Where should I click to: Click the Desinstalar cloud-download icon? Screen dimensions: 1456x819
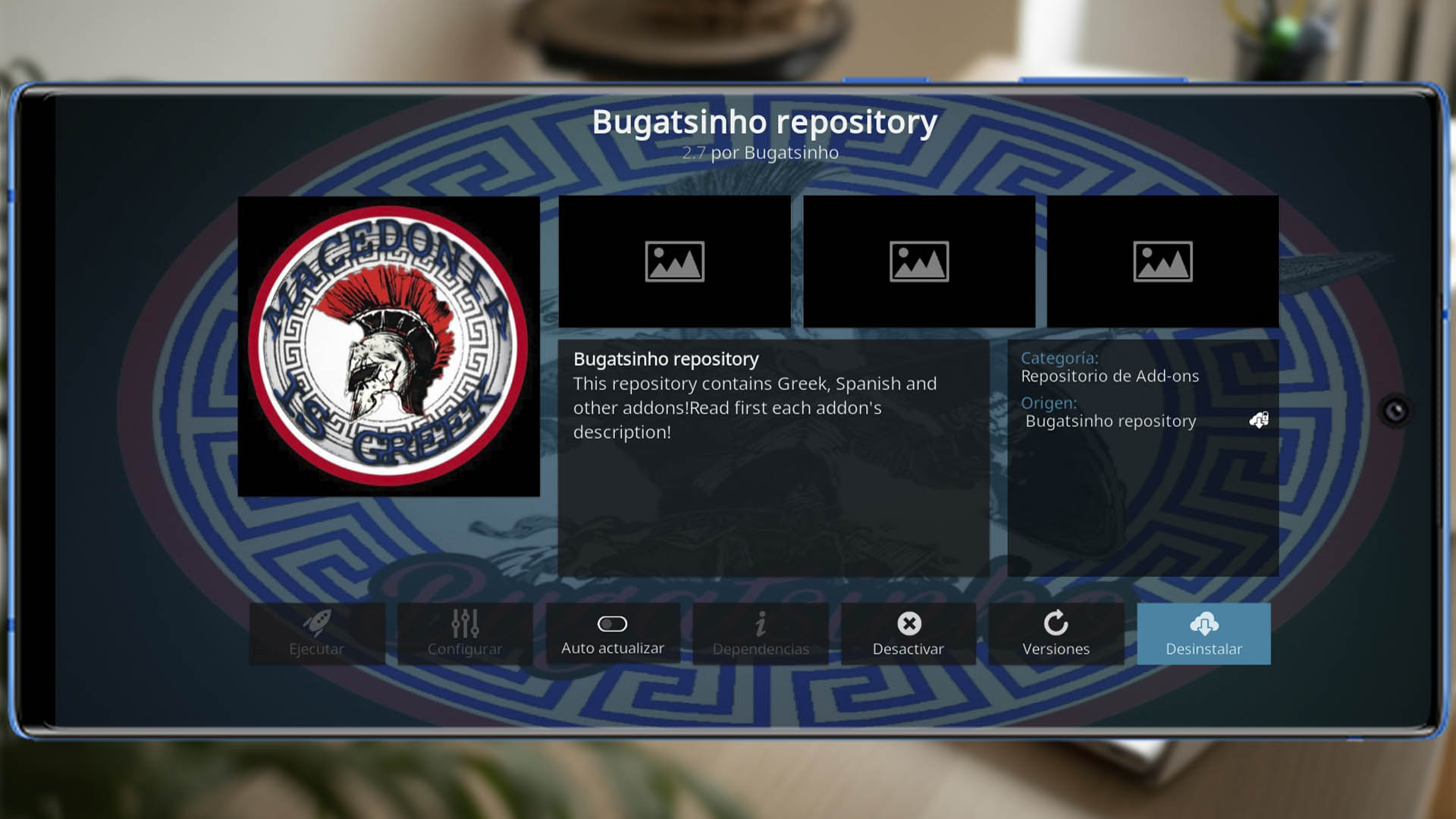coord(1203,624)
